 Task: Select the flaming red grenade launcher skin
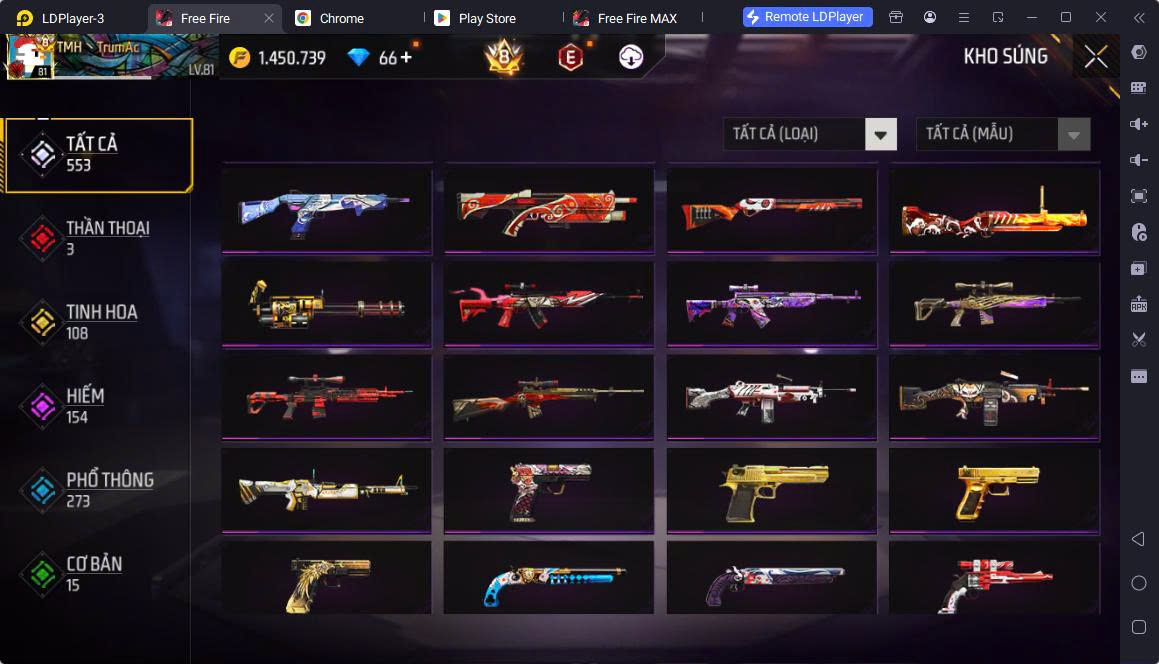pos(994,210)
